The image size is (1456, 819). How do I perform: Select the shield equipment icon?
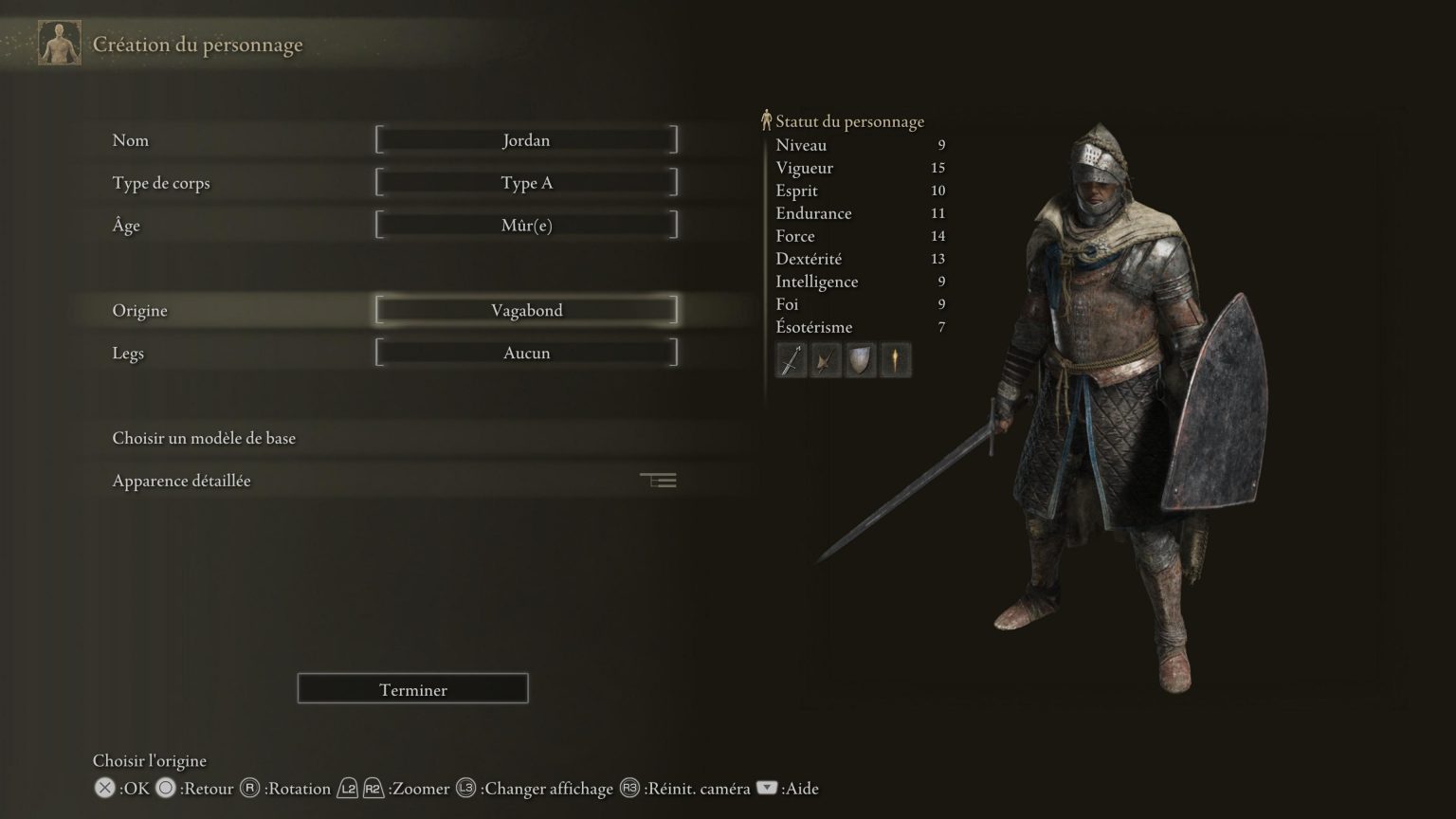point(860,359)
